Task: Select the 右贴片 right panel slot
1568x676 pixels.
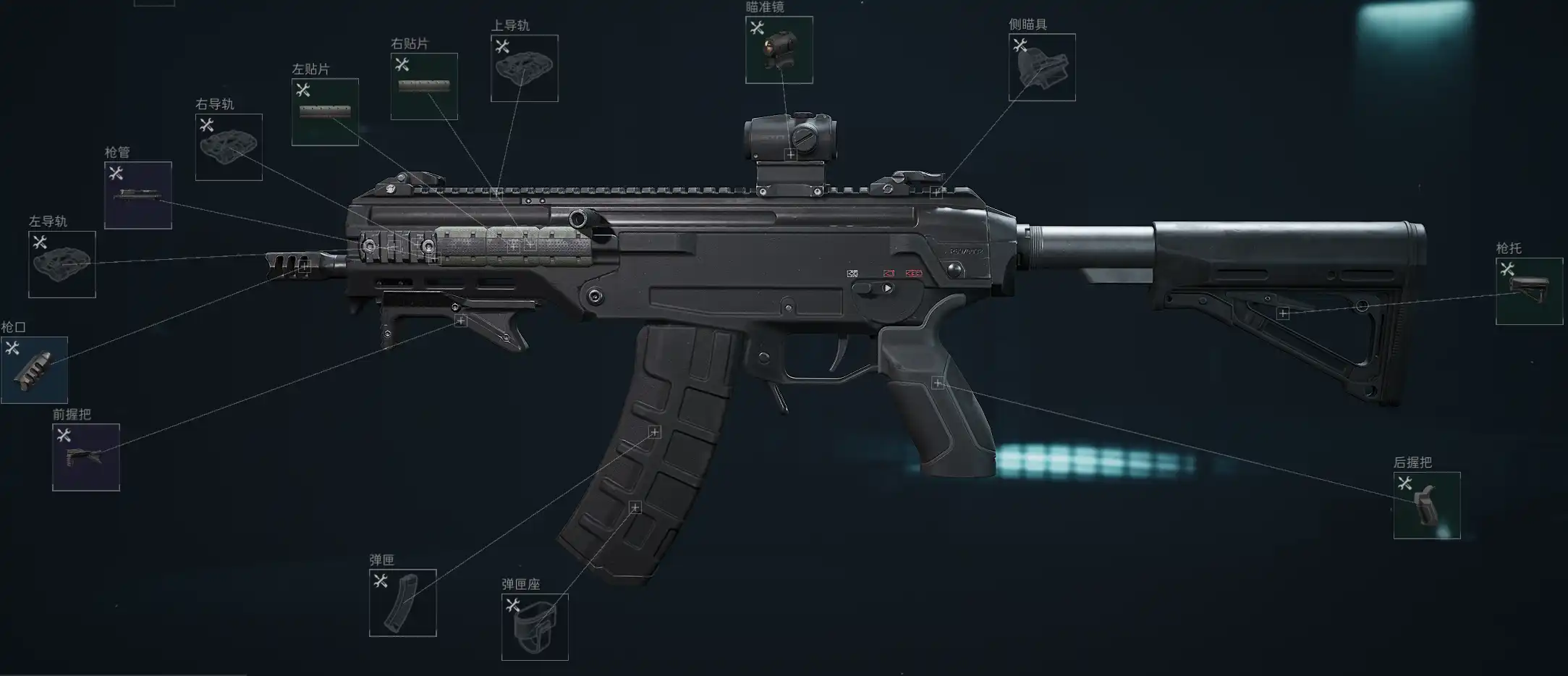Action: 424,86
